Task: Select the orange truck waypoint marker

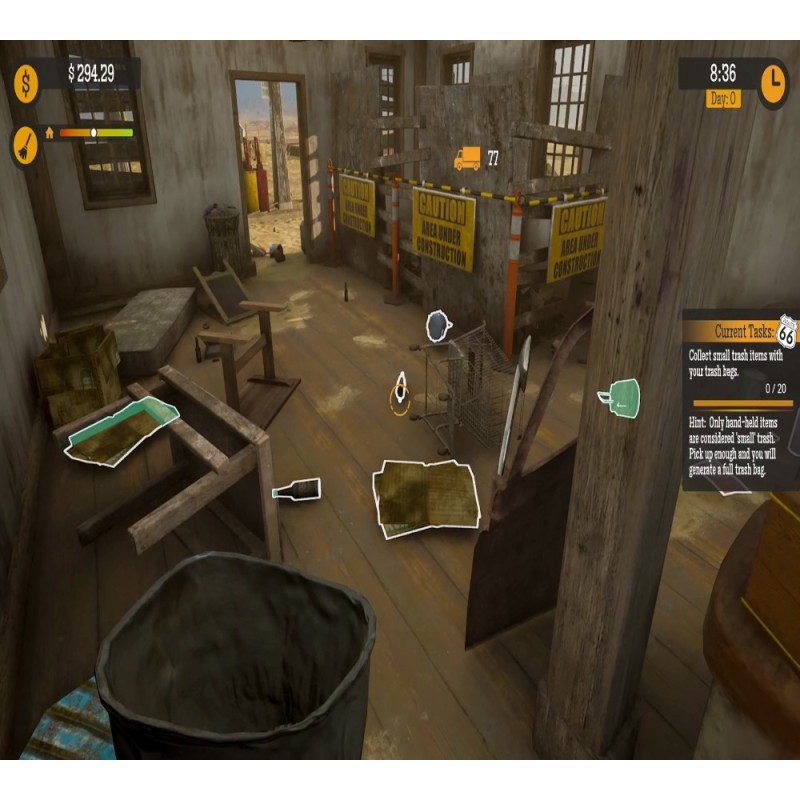Action: click(x=467, y=158)
